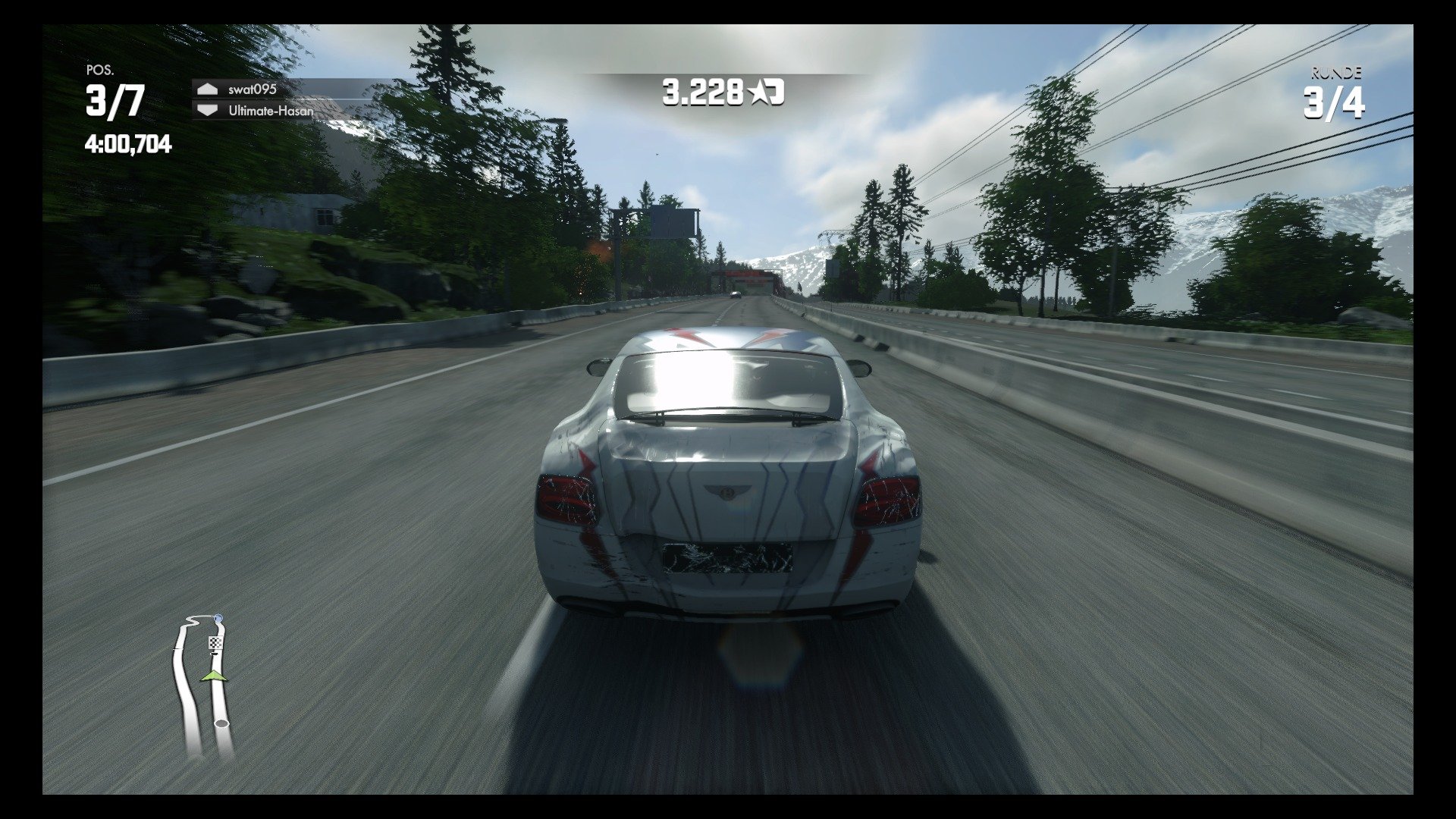Click the blue finish-point circle atop the minimap

click(x=219, y=617)
